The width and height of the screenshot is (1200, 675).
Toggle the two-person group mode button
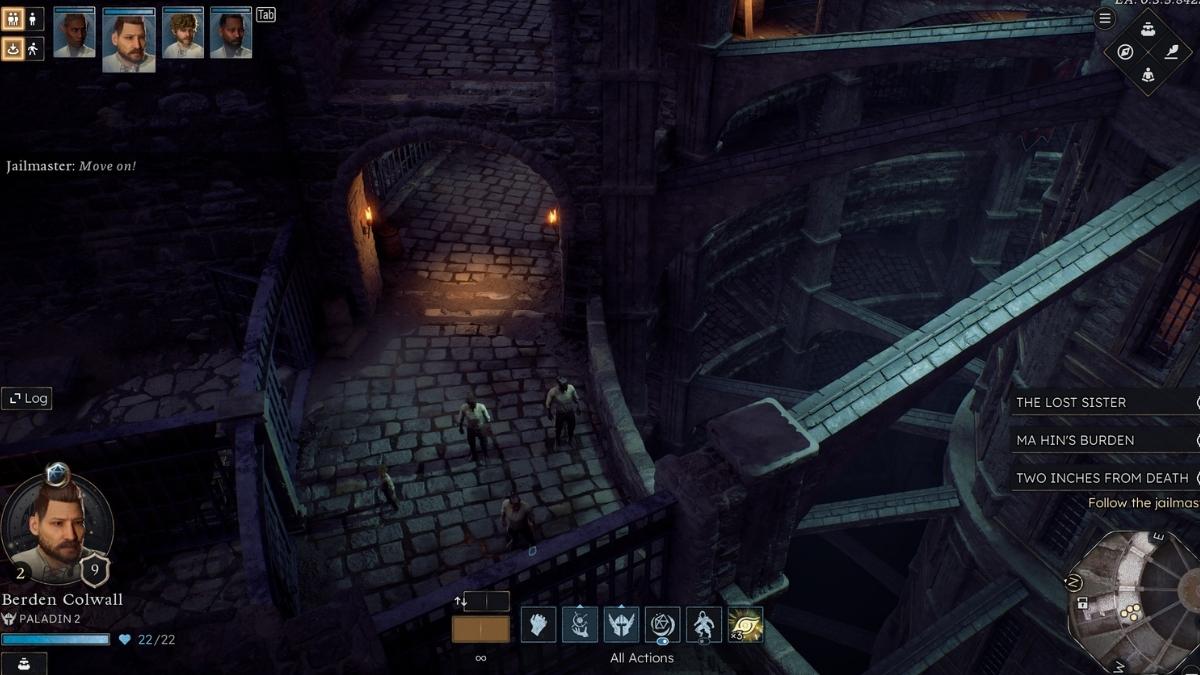14,19
